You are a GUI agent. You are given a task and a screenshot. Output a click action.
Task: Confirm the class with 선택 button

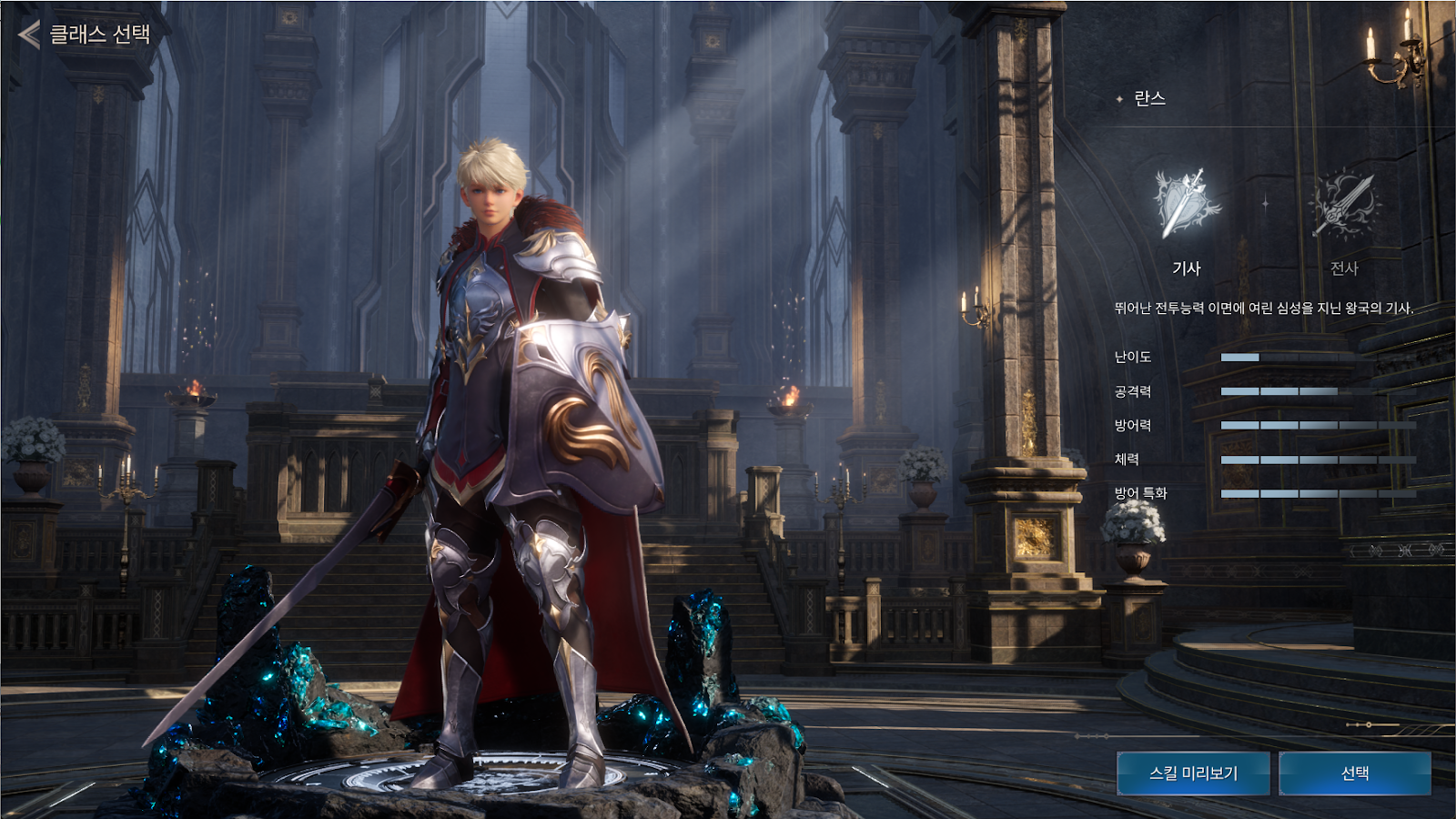(x=1355, y=773)
